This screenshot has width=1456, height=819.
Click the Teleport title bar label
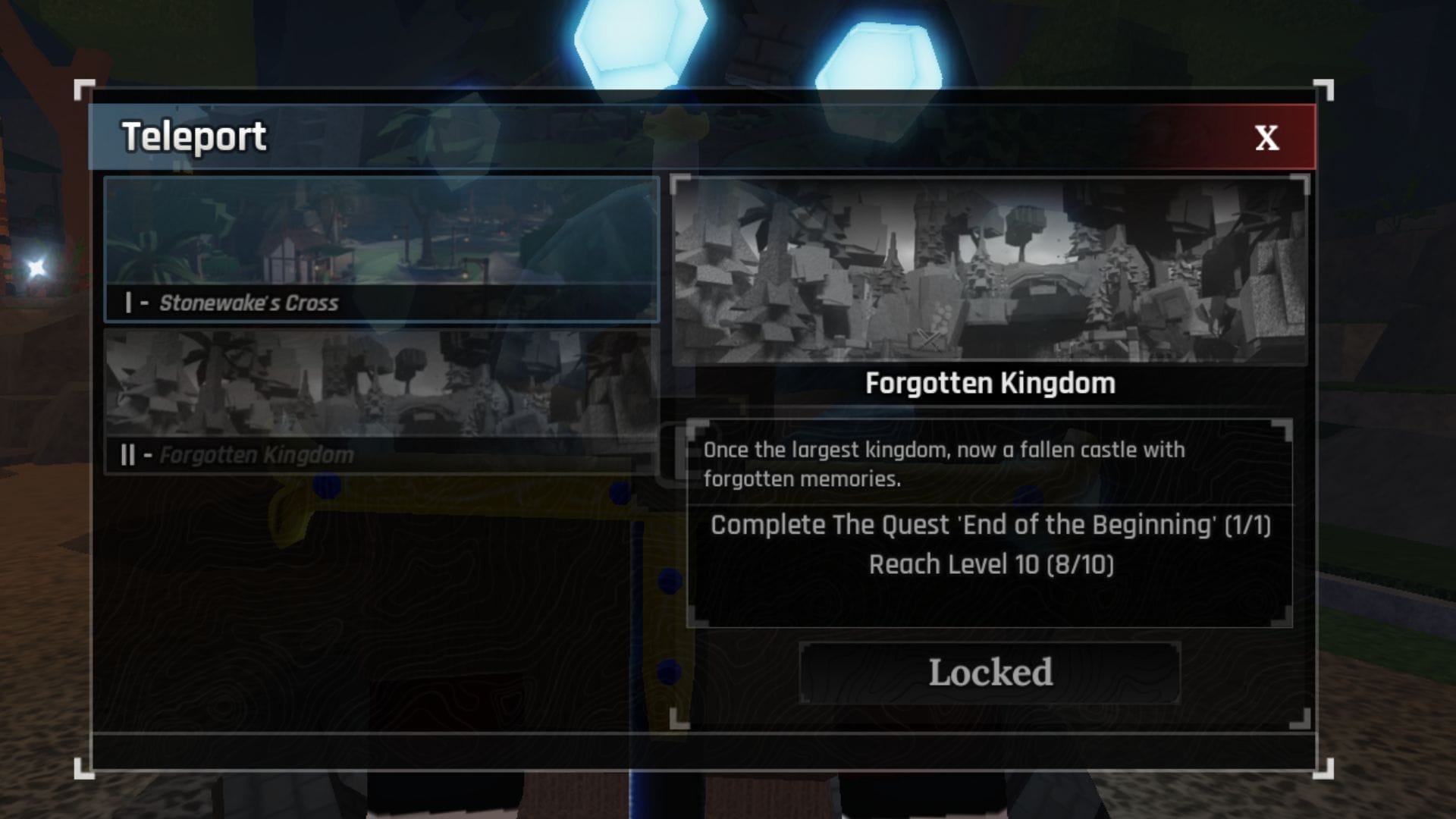click(193, 137)
